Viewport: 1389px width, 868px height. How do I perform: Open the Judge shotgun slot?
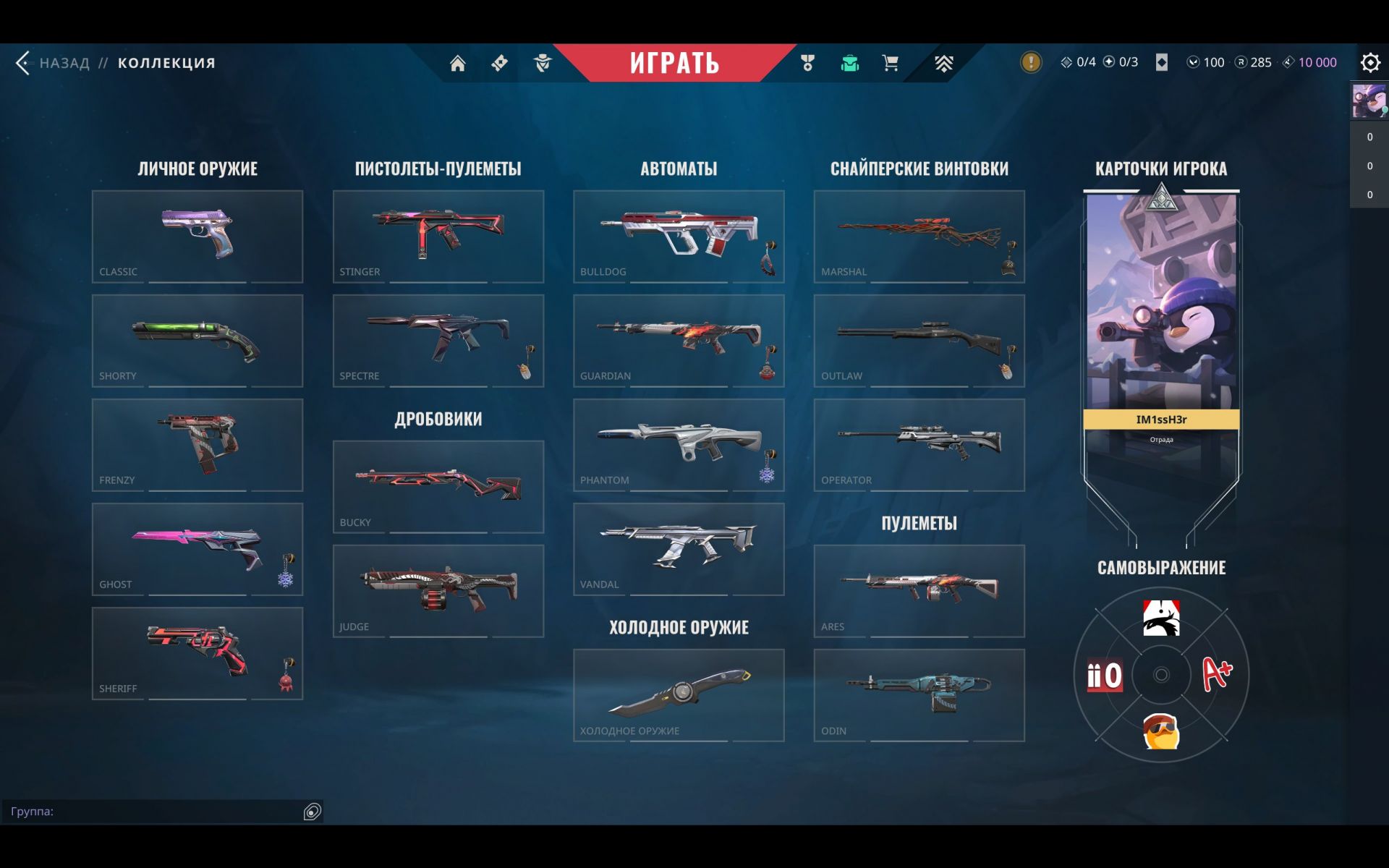tap(438, 590)
